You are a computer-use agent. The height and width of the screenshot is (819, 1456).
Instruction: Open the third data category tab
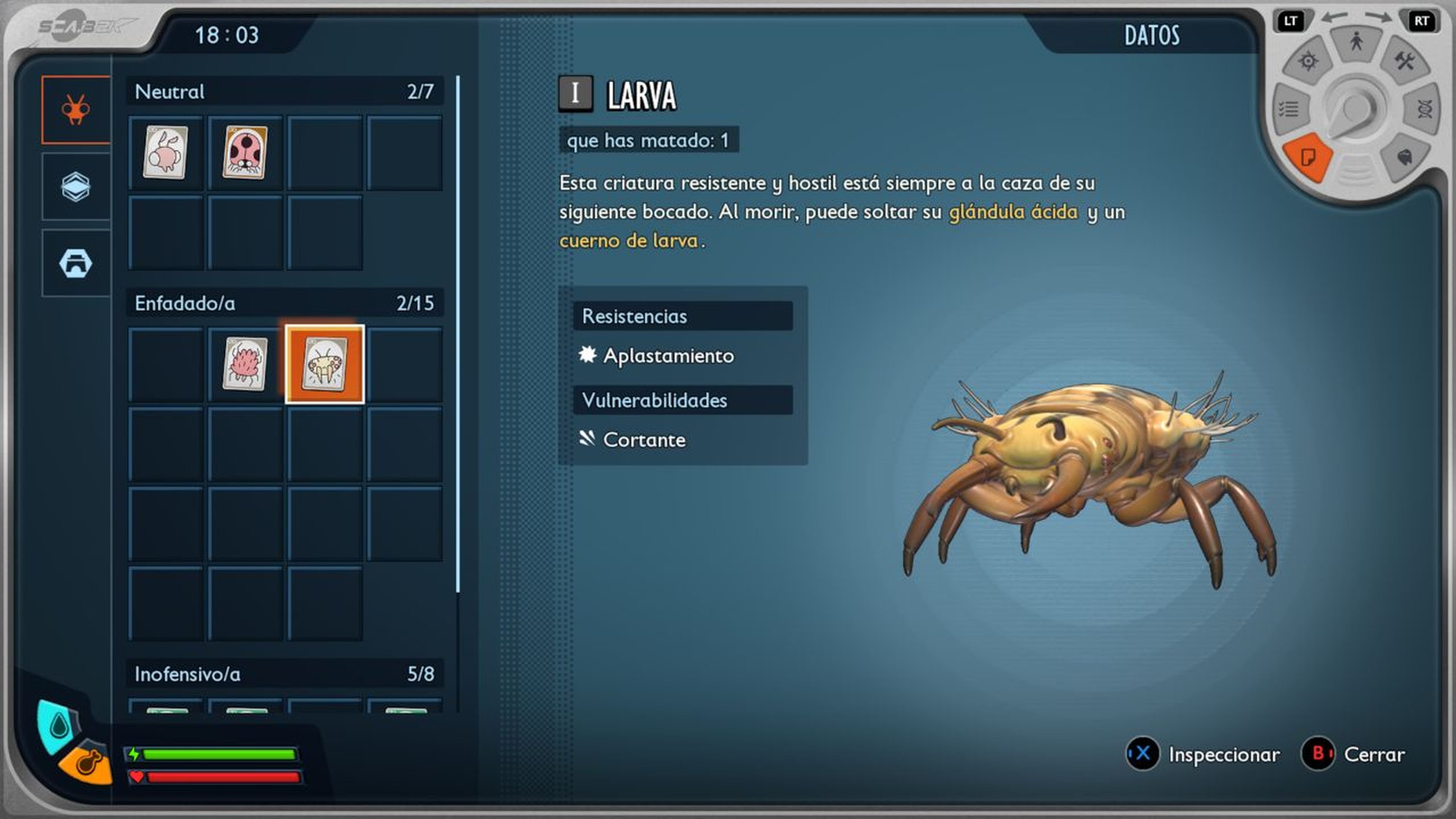coord(76,264)
